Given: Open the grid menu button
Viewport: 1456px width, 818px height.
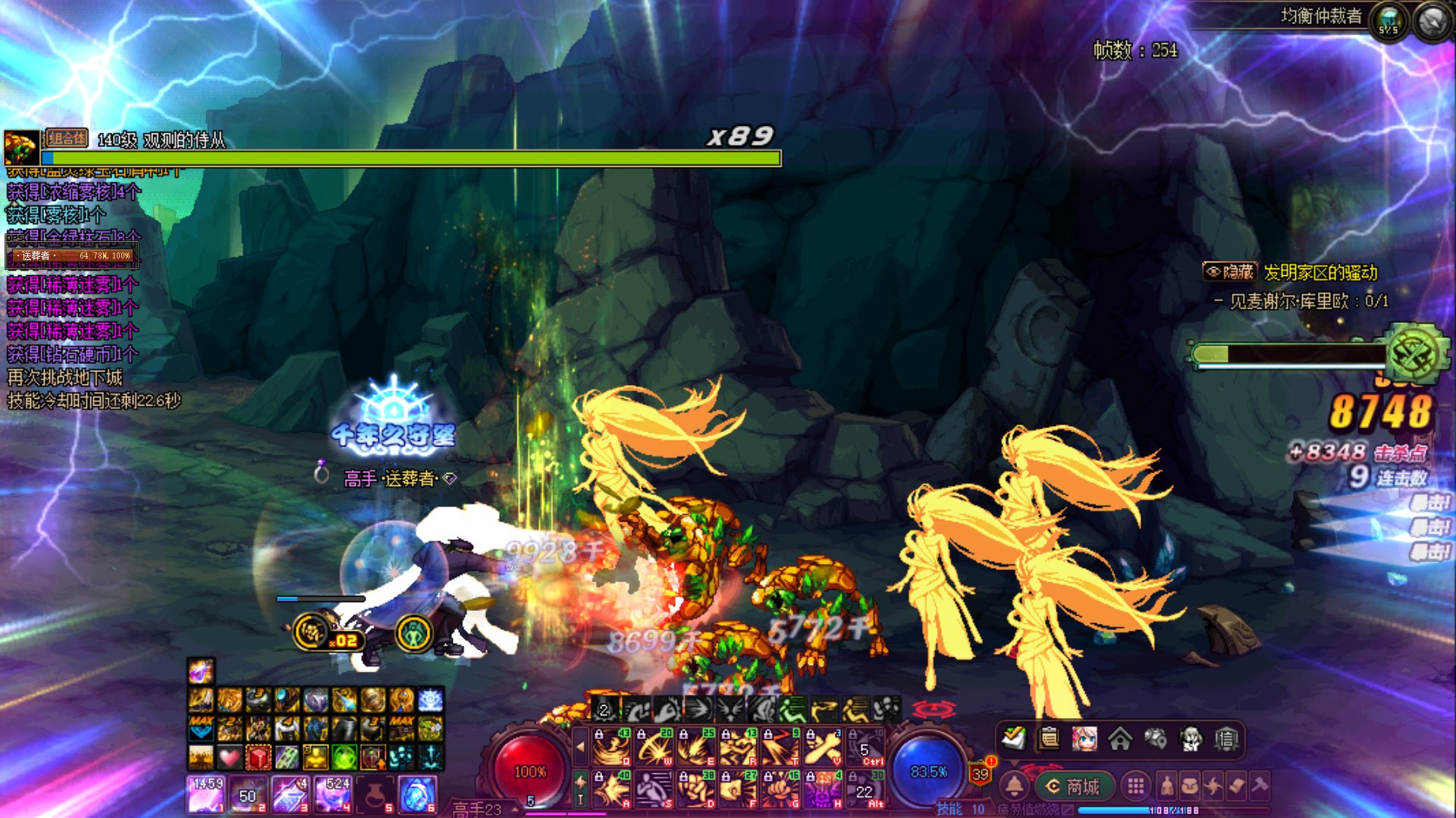Looking at the screenshot, I should coord(1135,786).
